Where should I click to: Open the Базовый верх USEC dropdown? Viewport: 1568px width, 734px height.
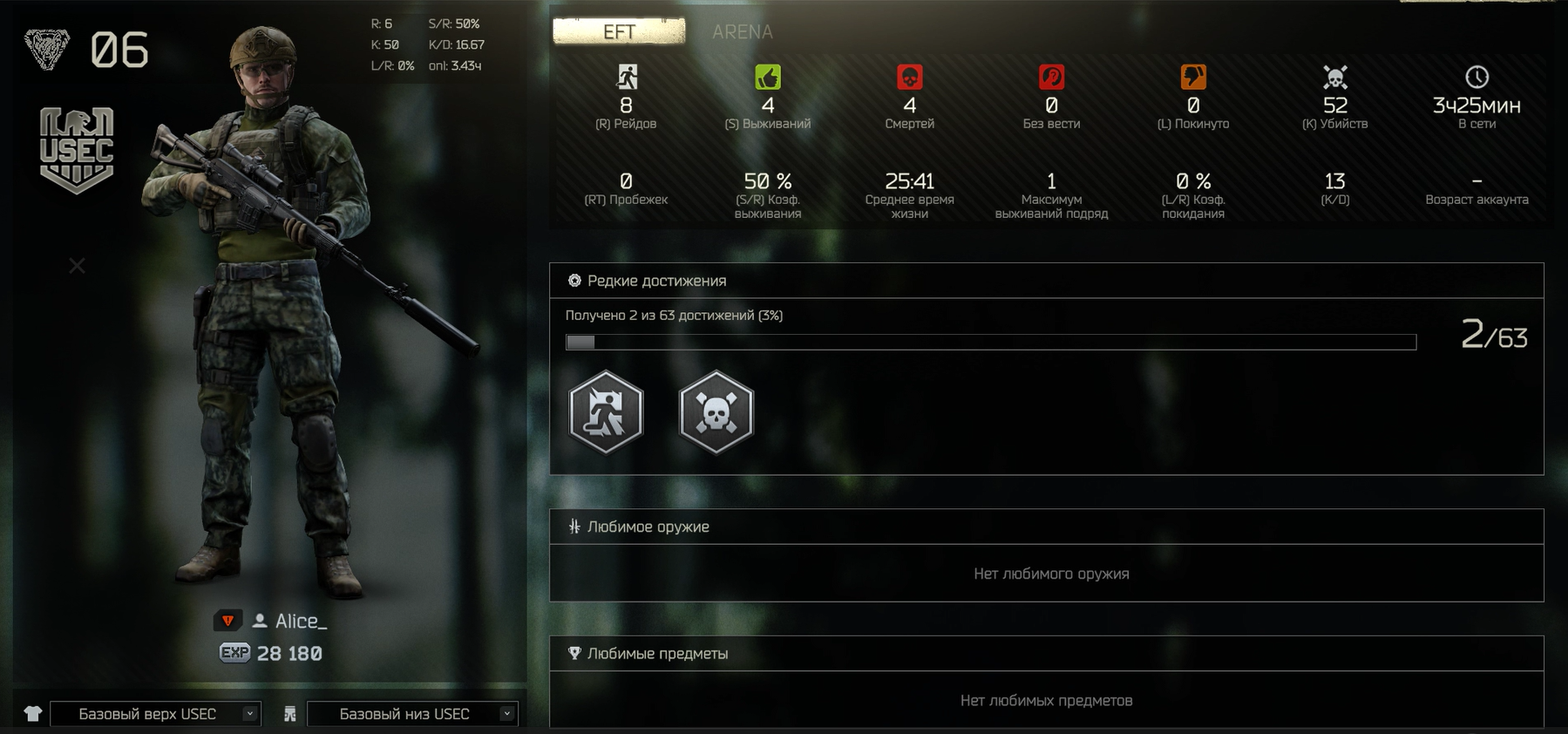coord(156,714)
